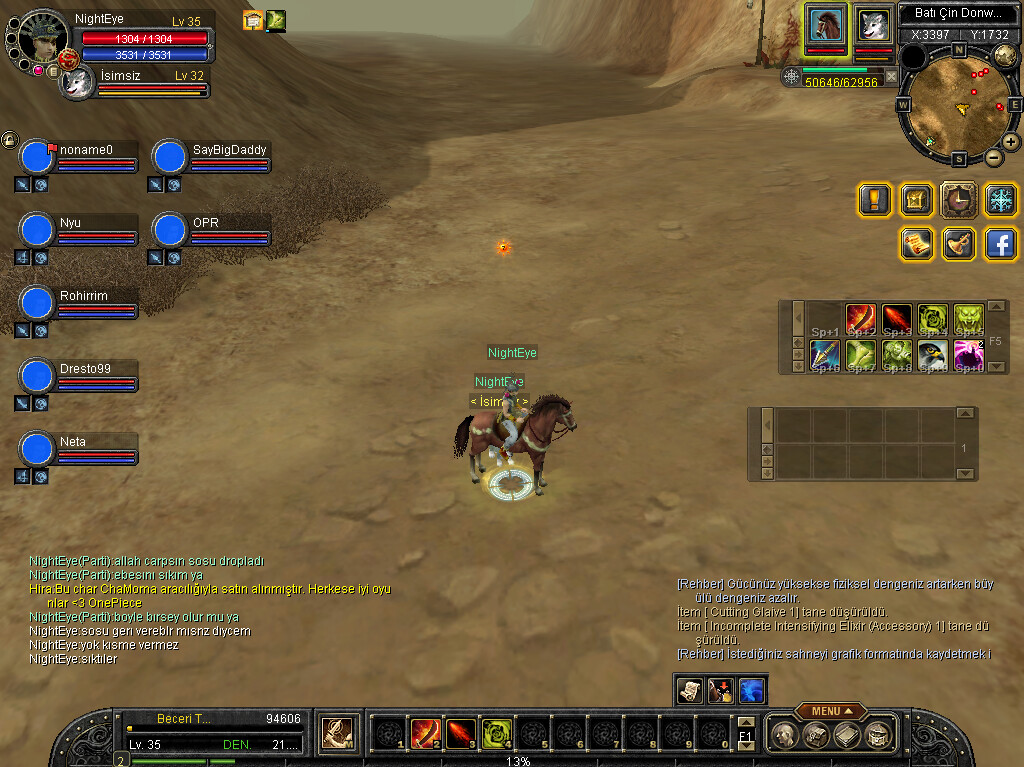Expand the MENU button
This screenshot has height=767, width=1024.
tap(831, 711)
